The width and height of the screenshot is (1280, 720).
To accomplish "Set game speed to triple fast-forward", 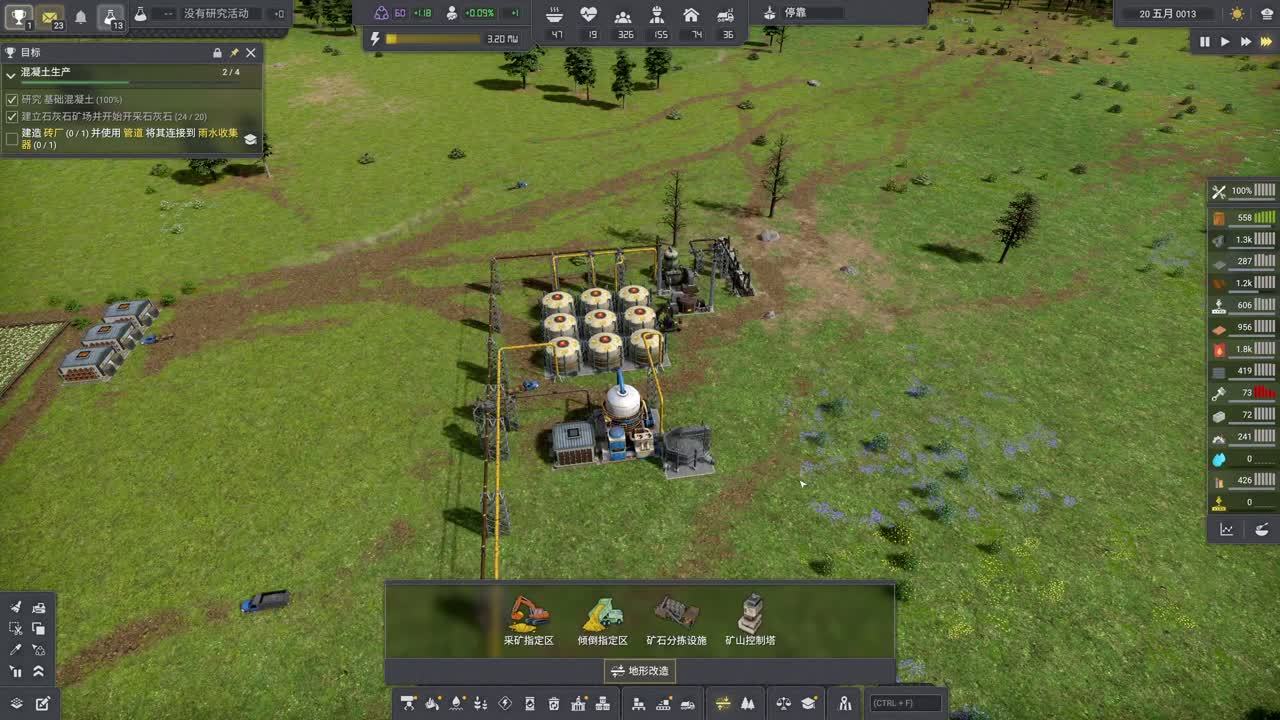I will tap(1265, 42).
